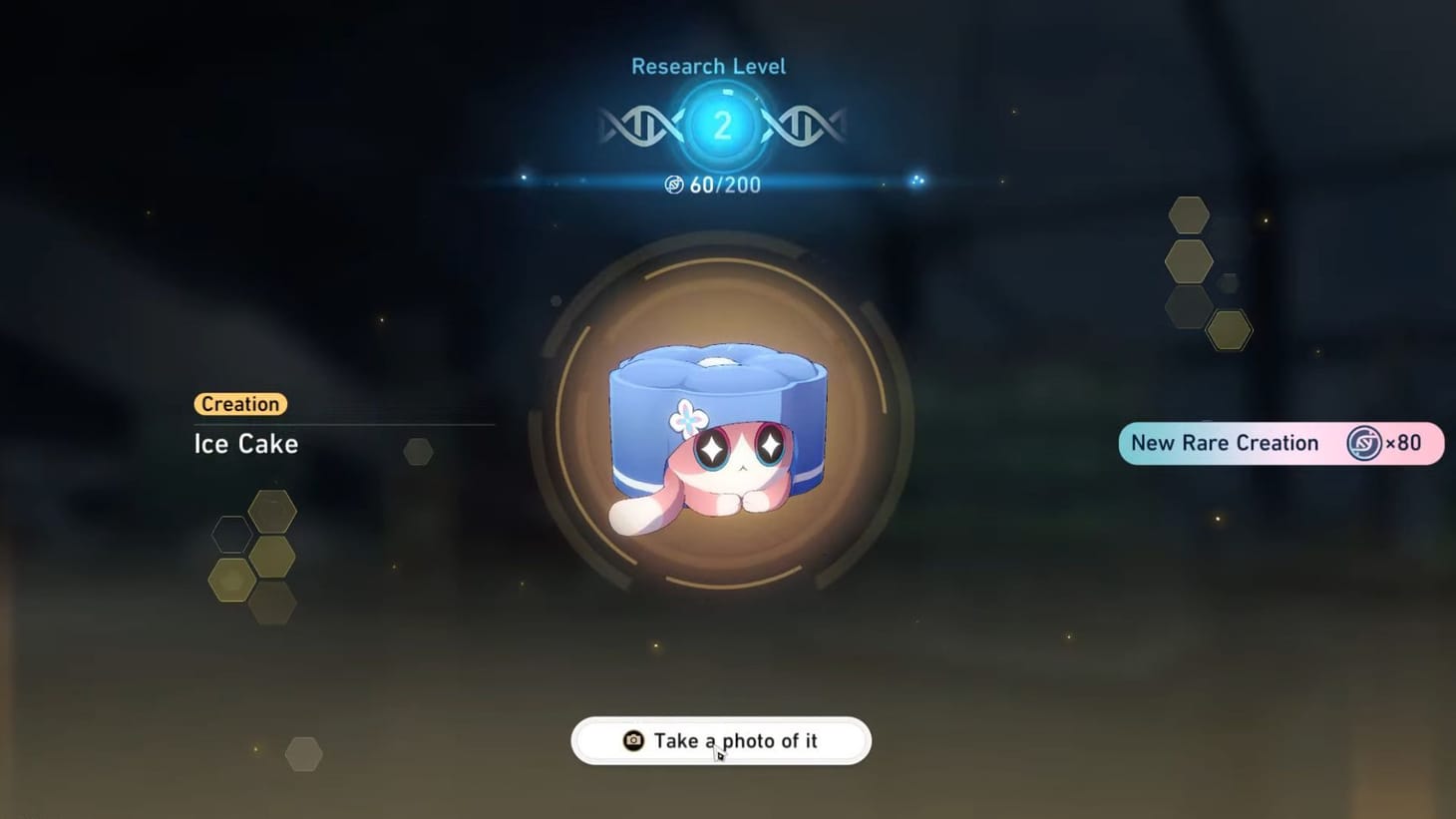Click the x80 reward amount
The height and width of the screenshot is (819, 1456).
tap(1404, 443)
